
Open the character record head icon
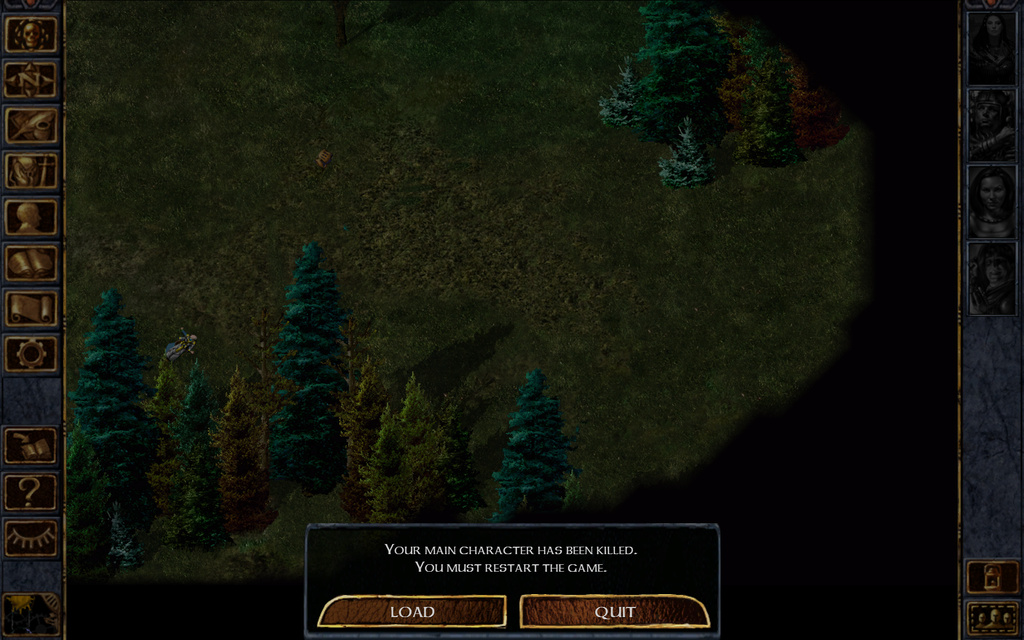pos(31,217)
